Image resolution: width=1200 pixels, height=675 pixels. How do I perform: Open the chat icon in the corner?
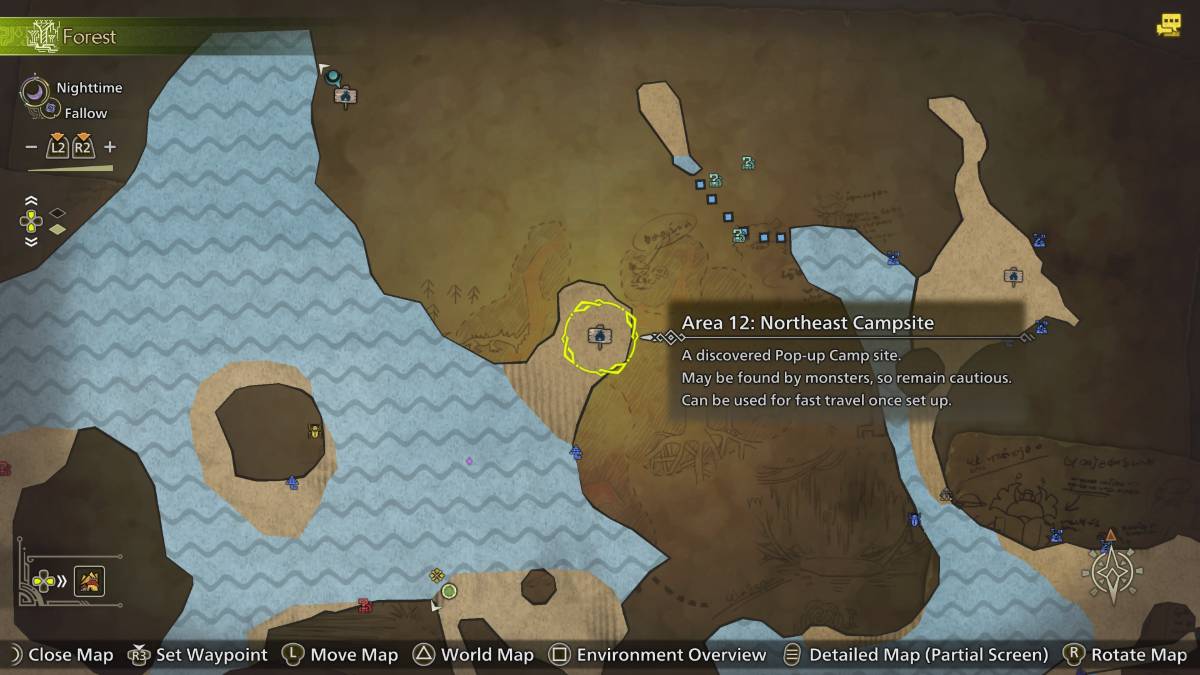click(x=1168, y=26)
